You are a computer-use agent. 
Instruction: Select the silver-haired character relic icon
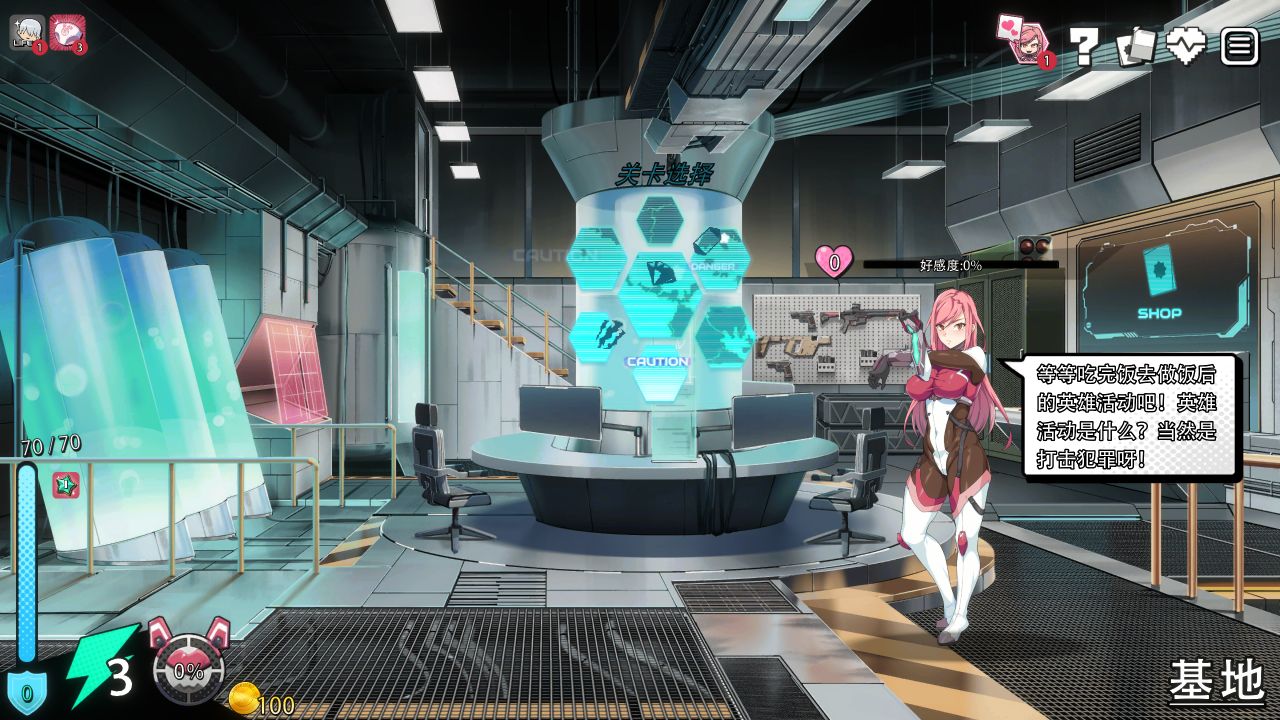[x=26, y=32]
